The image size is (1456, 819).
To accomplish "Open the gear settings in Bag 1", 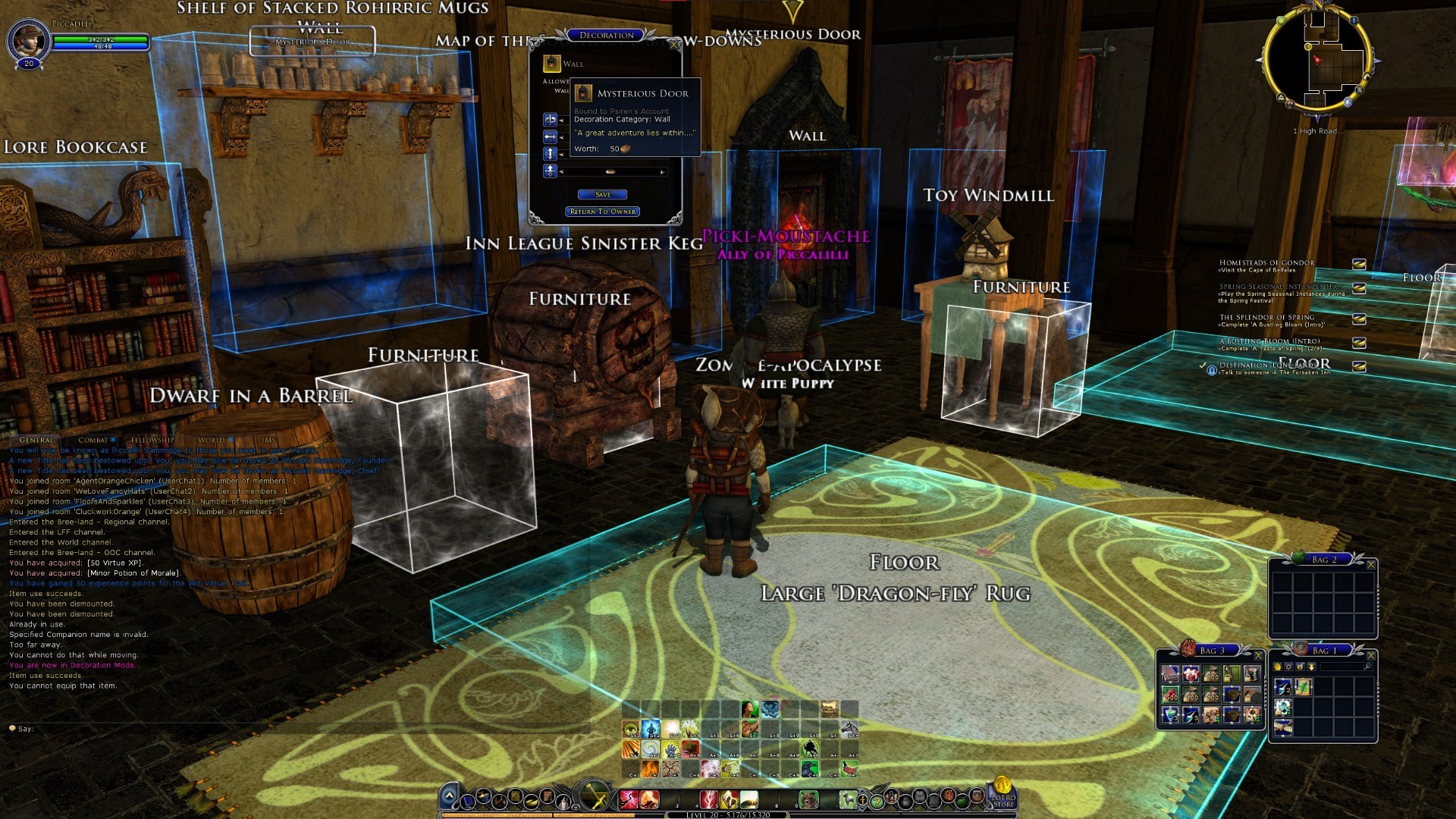I will pos(1288,667).
